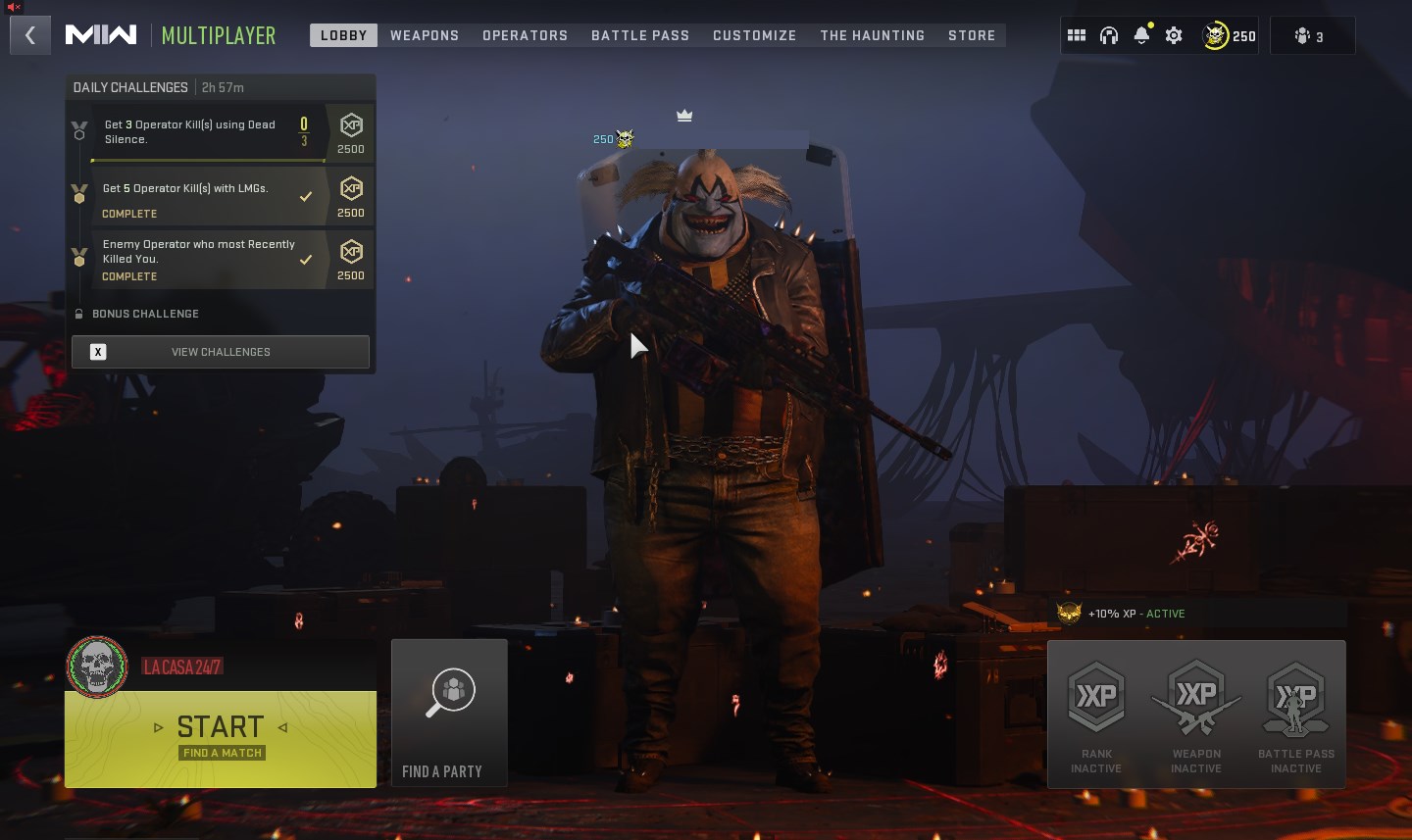Show The Haunting event tab
The height and width of the screenshot is (840, 1412).
tap(873, 35)
